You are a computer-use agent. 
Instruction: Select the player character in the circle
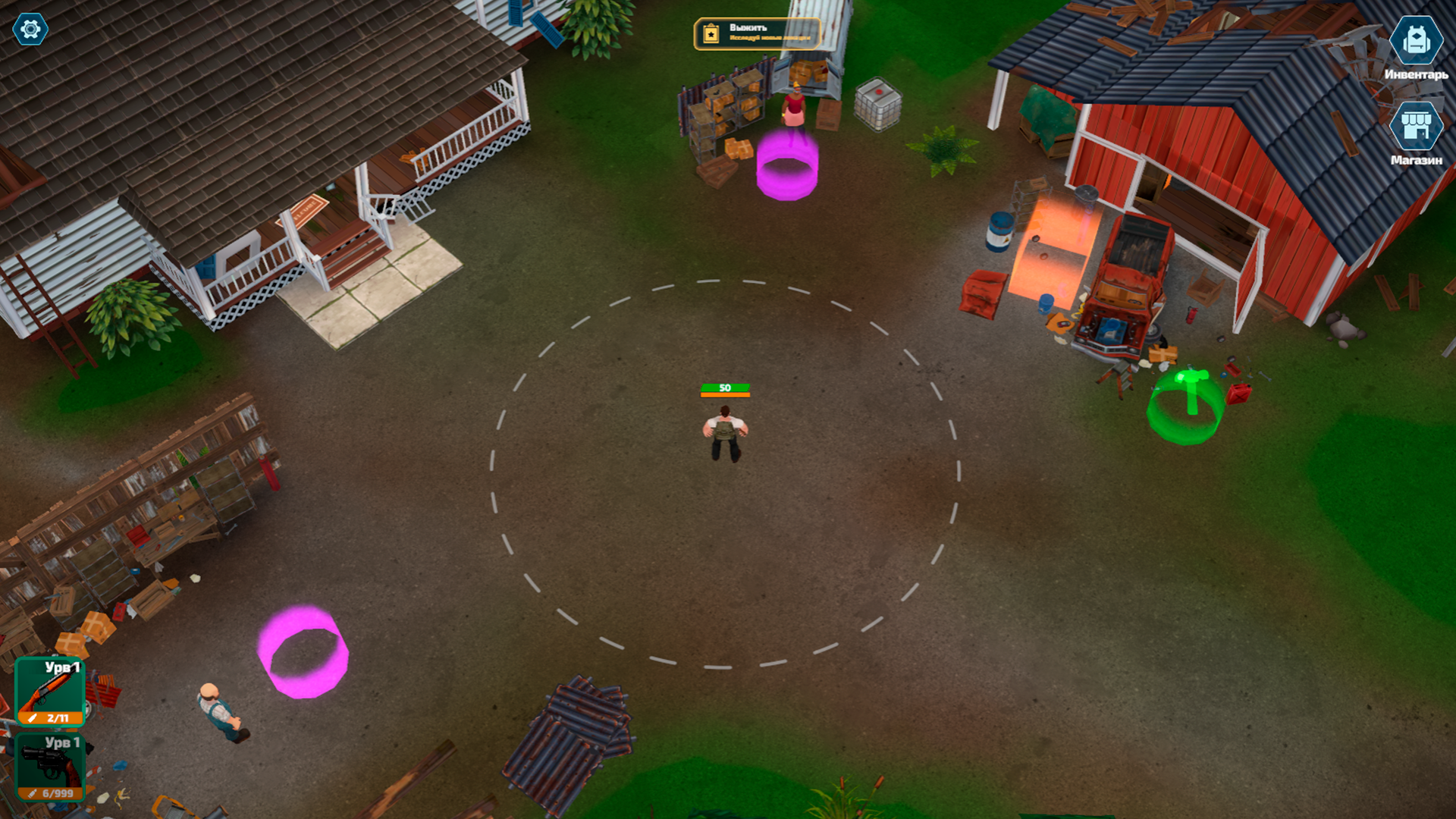[x=724, y=432]
